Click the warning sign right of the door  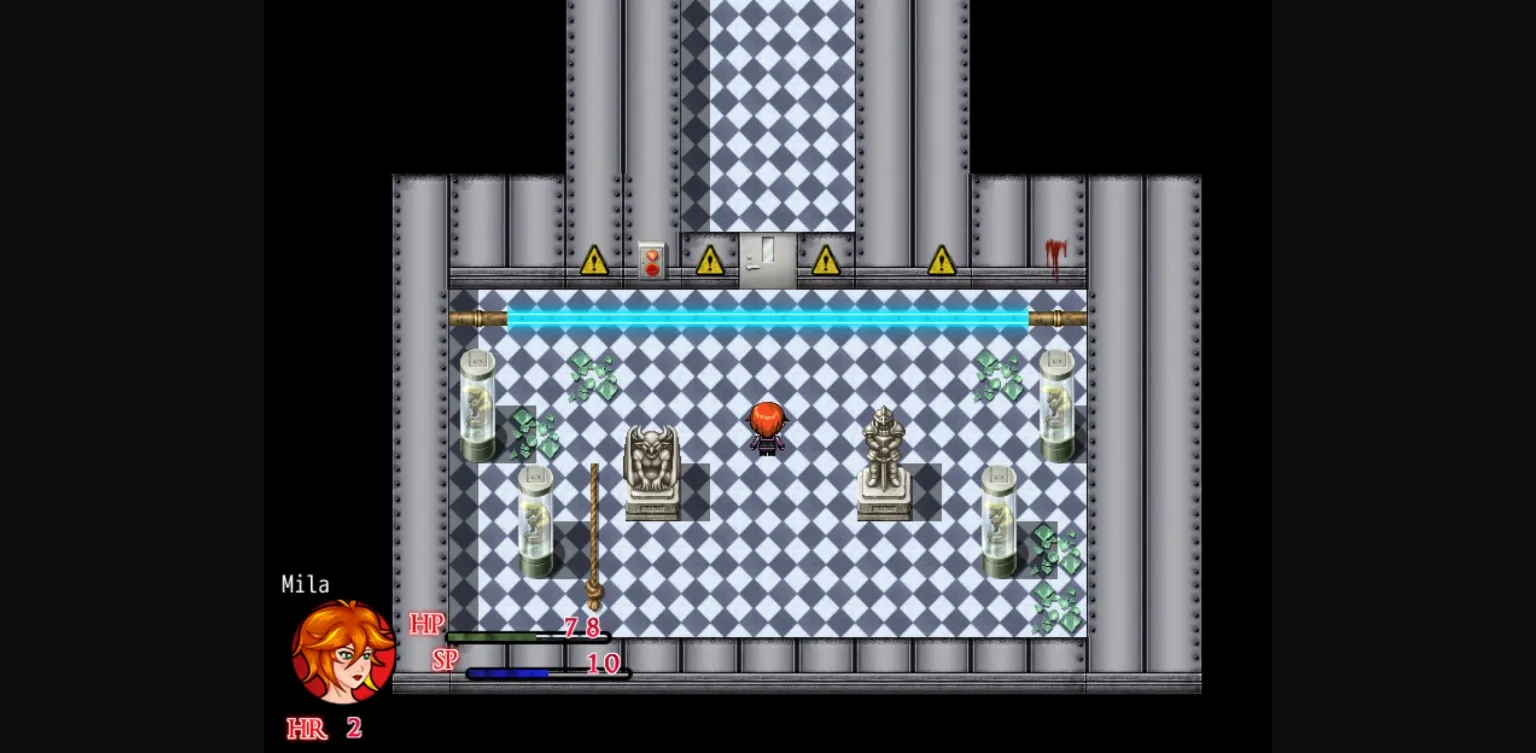pyautogui.click(x=825, y=262)
